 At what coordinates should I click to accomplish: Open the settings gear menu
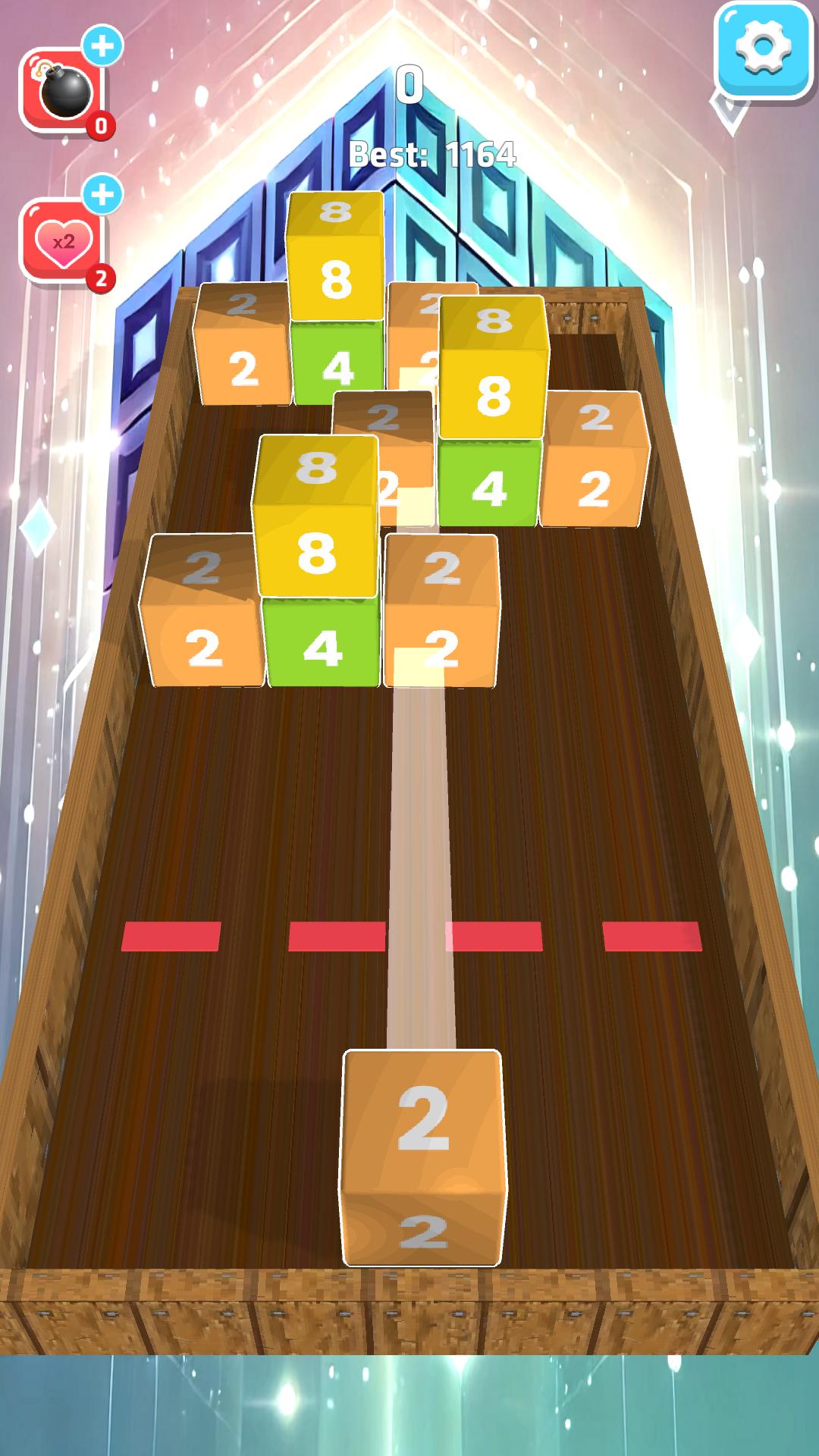pyautogui.click(x=762, y=49)
